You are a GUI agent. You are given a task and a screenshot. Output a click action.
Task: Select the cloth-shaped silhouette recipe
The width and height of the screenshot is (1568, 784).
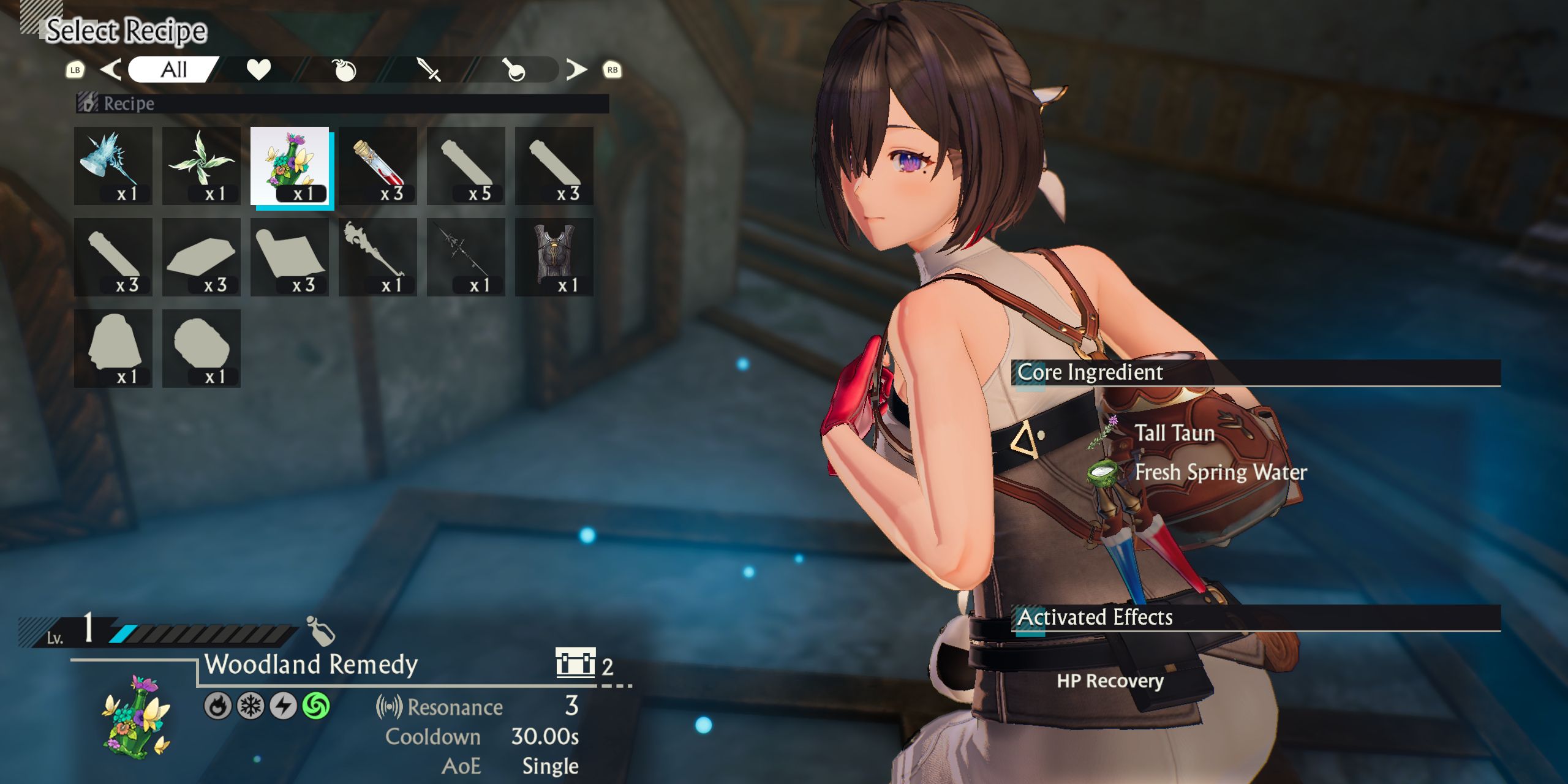point(290,257)
